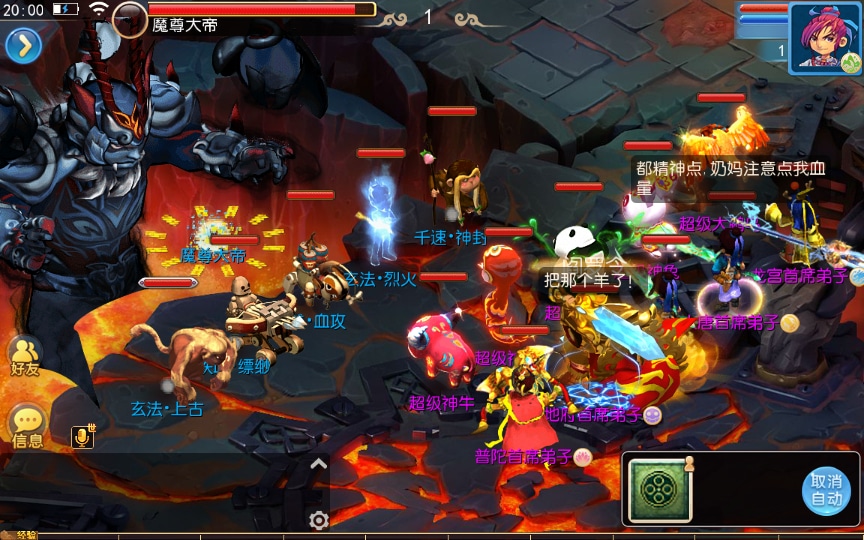Select the green round skill icon

(x=659, y=490)
